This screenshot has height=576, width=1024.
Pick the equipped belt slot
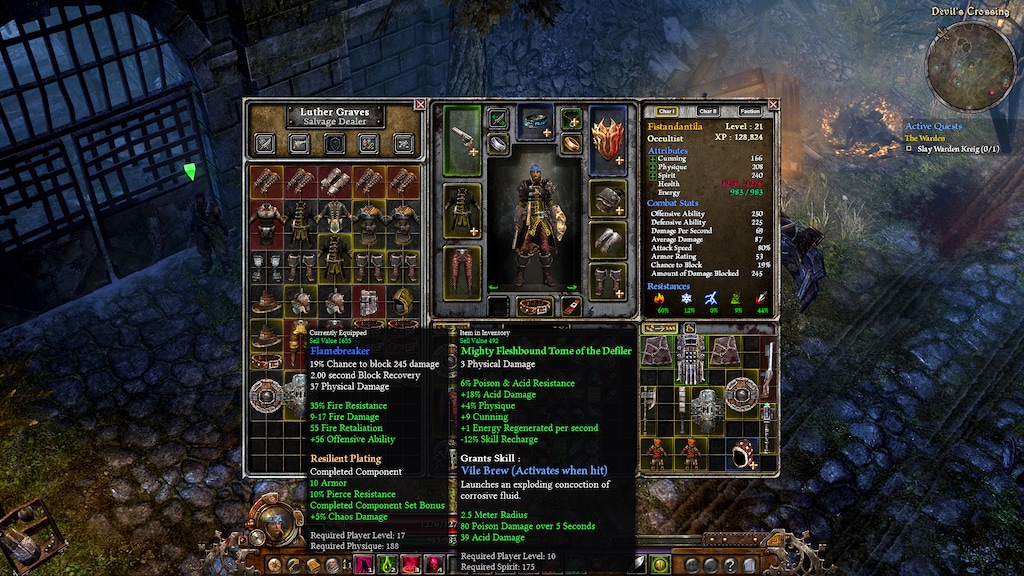(533, 305)
